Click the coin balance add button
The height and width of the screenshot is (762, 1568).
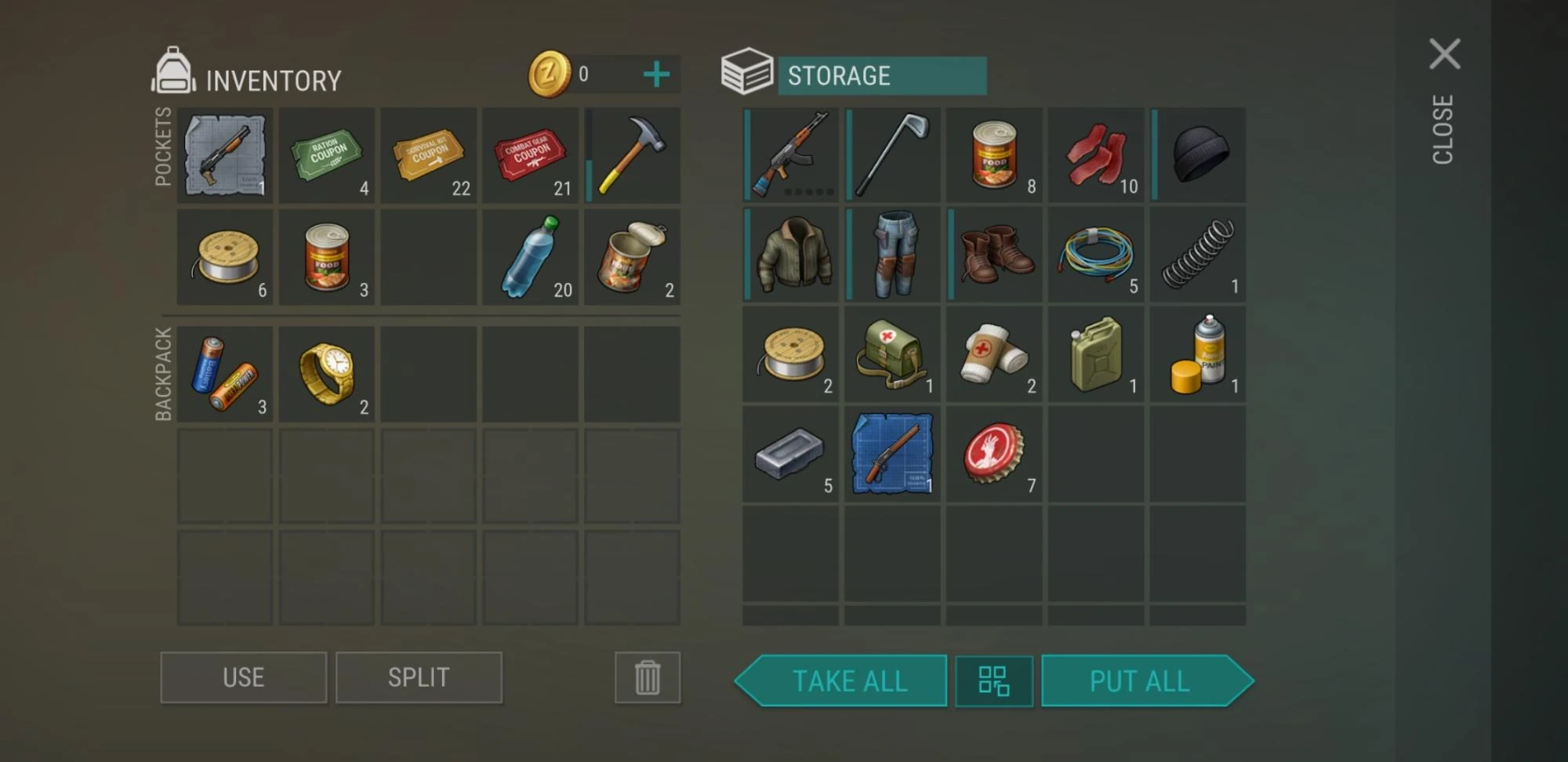(655, 74)
